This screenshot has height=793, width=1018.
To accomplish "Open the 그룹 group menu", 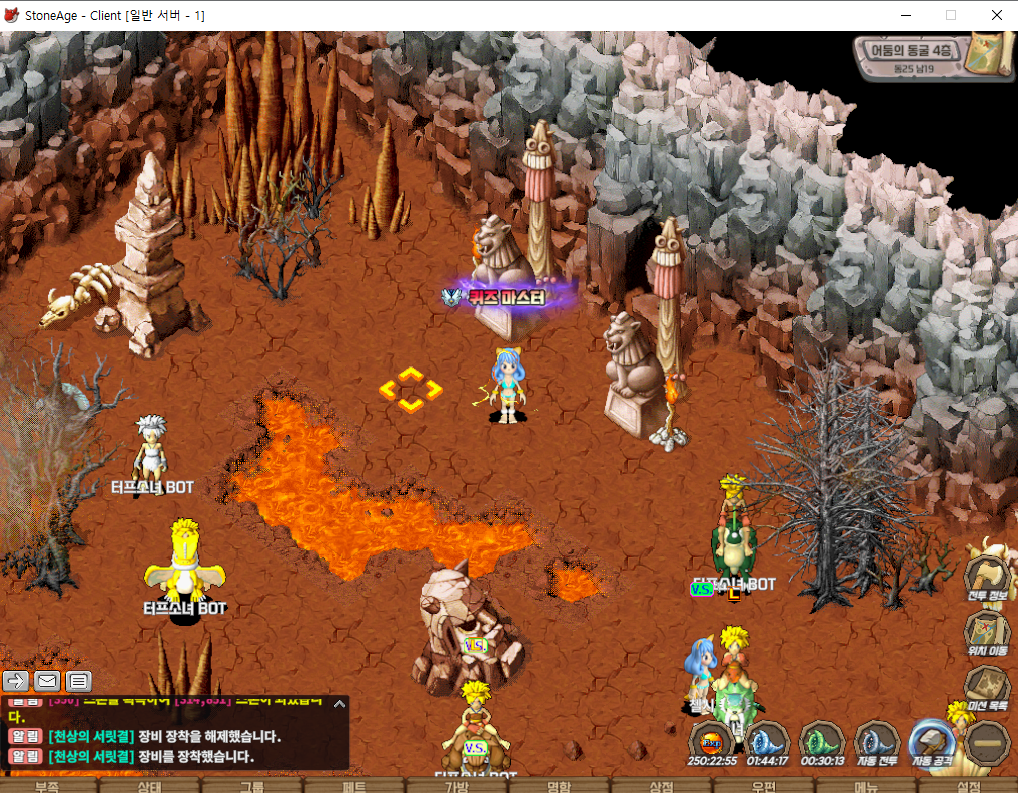I will pos(252,786).
